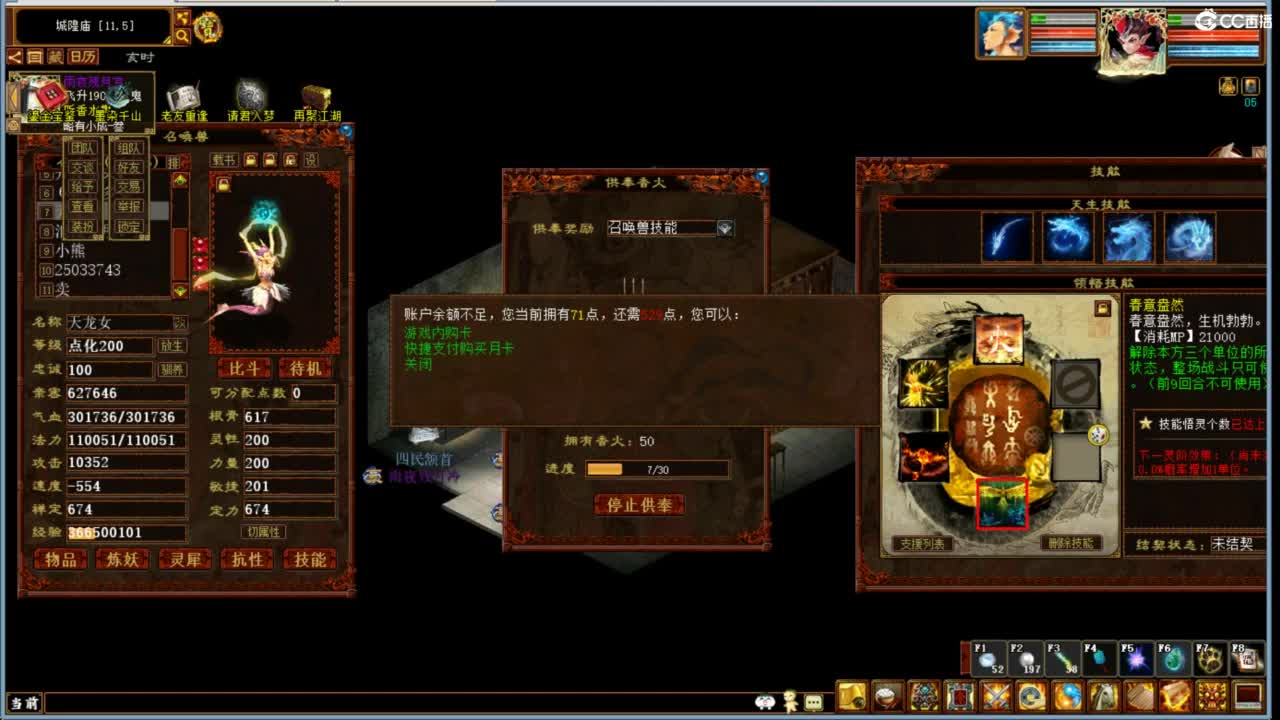Click the 再聚江湖 treasure chest icon
1280x720 pixels.
[318, 95]
